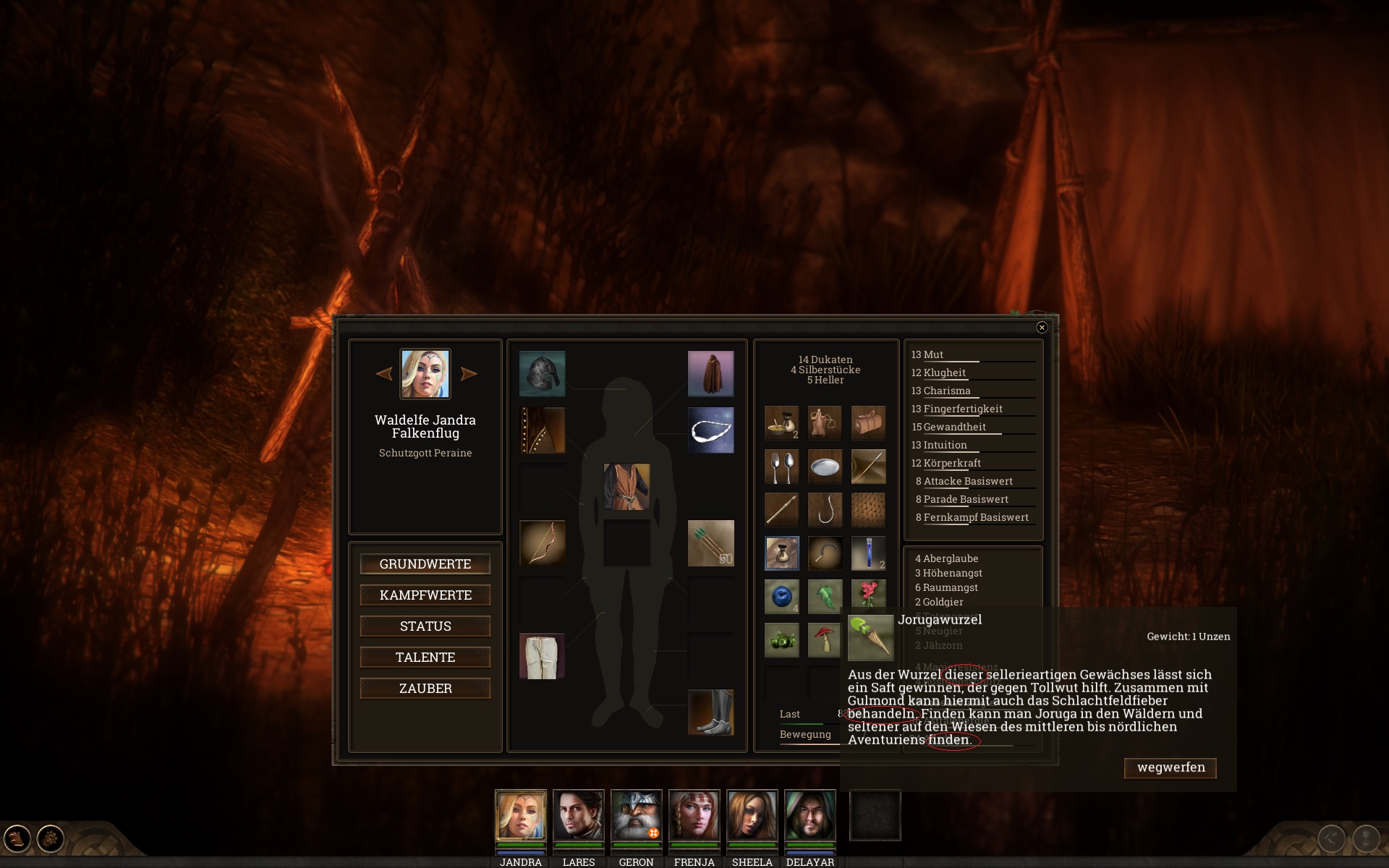The height and width of the screenshot is (868, 1389).
Task: Choose Lares from the party bar
Action: 578,815
